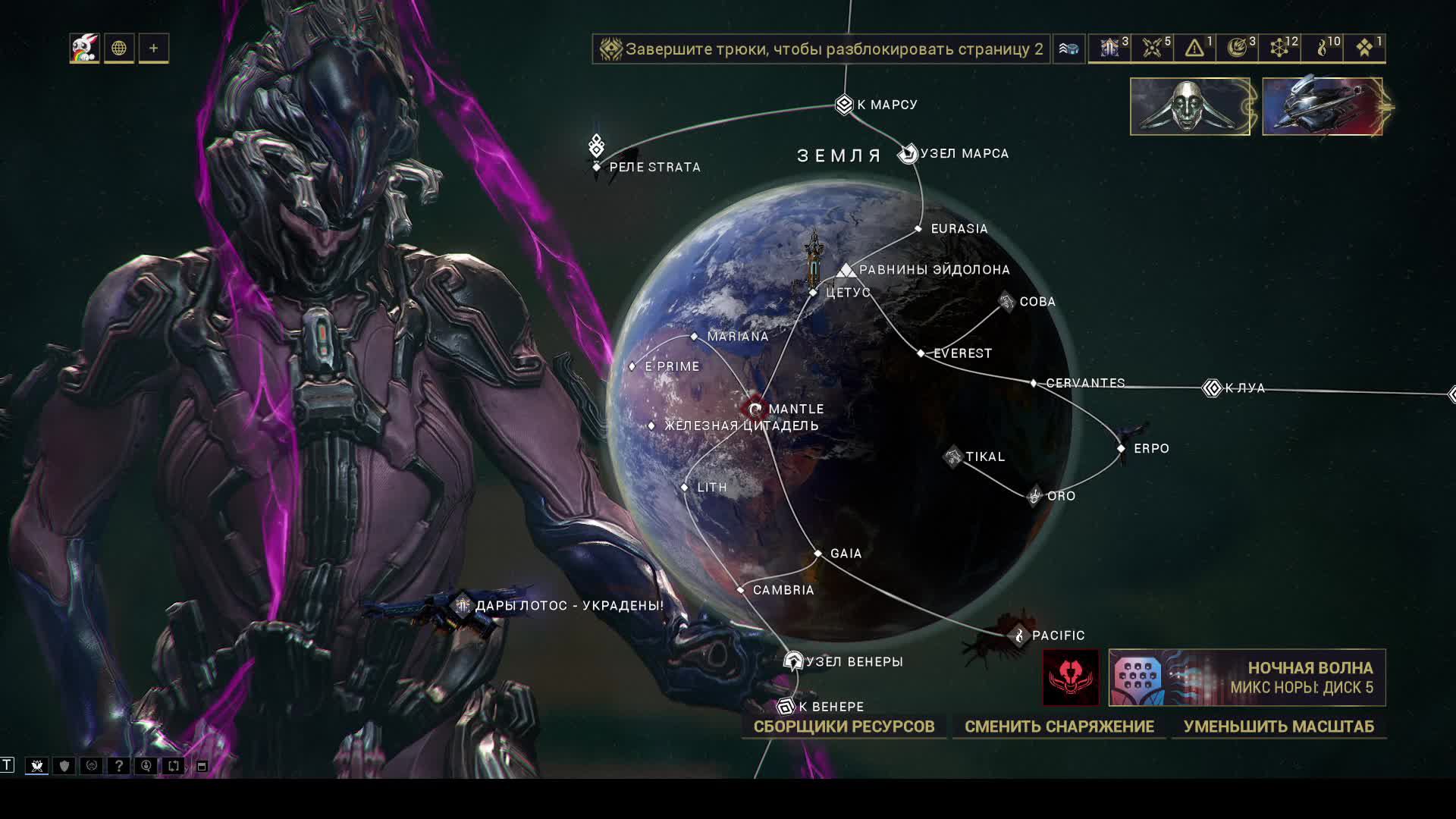The height and width of the screenshot is (819, 1456).
Task: Select the Pacific mission node
Action: click(x=1019, y=635)
